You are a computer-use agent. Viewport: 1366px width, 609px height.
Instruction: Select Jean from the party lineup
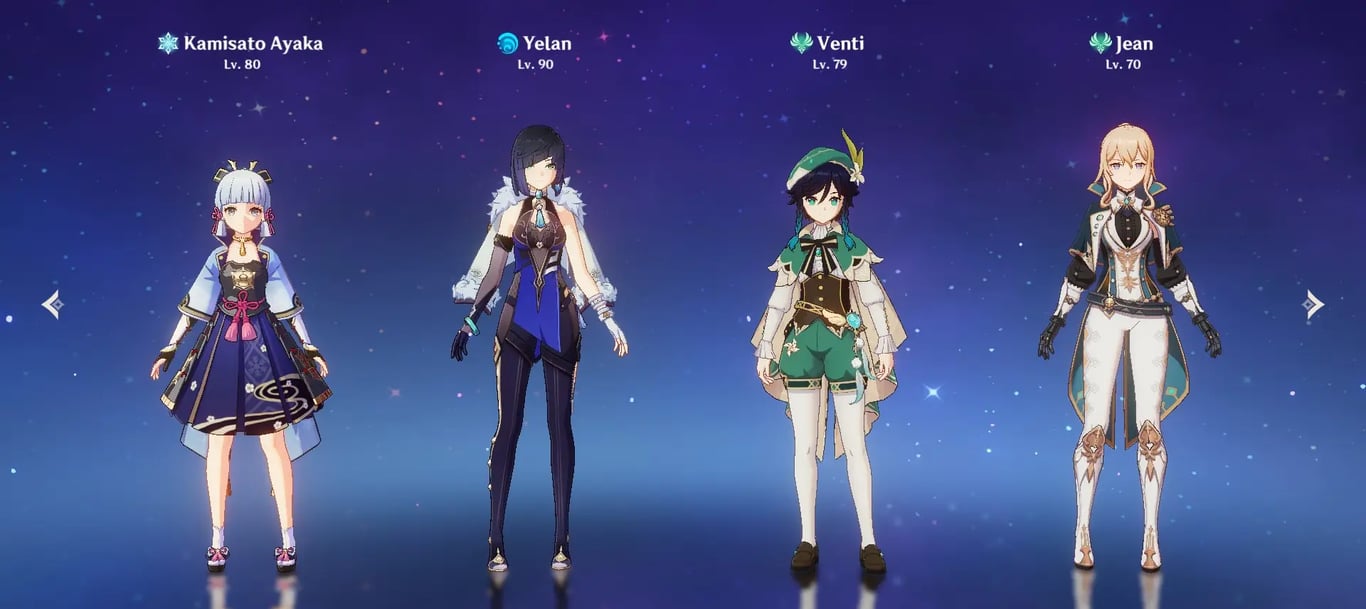(x=1127, y=340)
